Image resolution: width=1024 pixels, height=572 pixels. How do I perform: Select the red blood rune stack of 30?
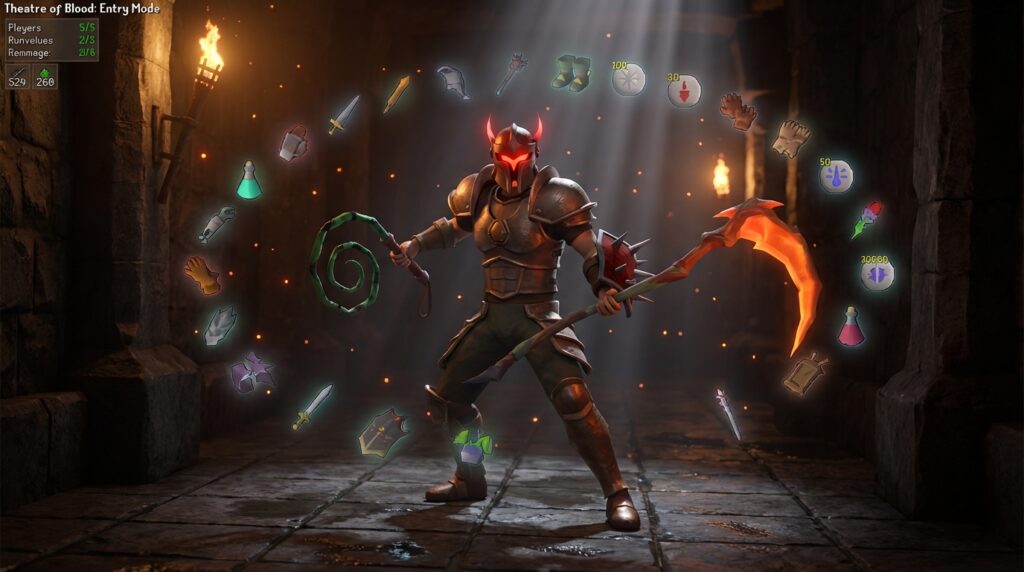(x=684, y=91)
